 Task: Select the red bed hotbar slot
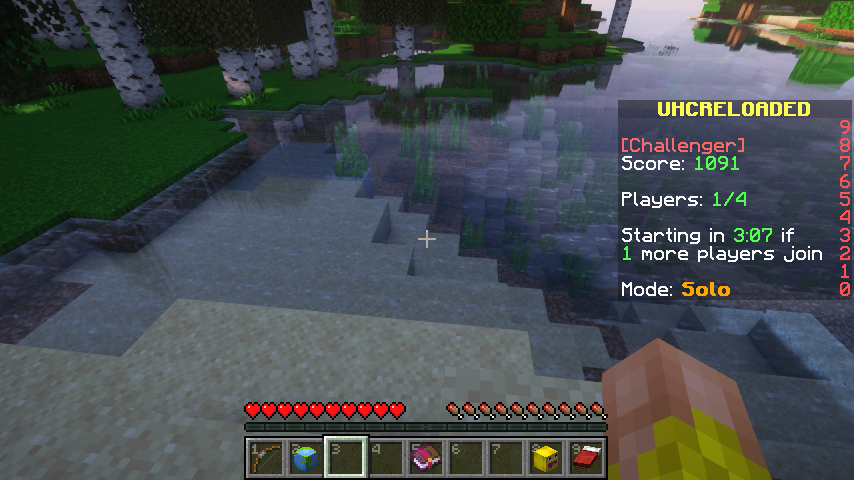pos(586,458)
